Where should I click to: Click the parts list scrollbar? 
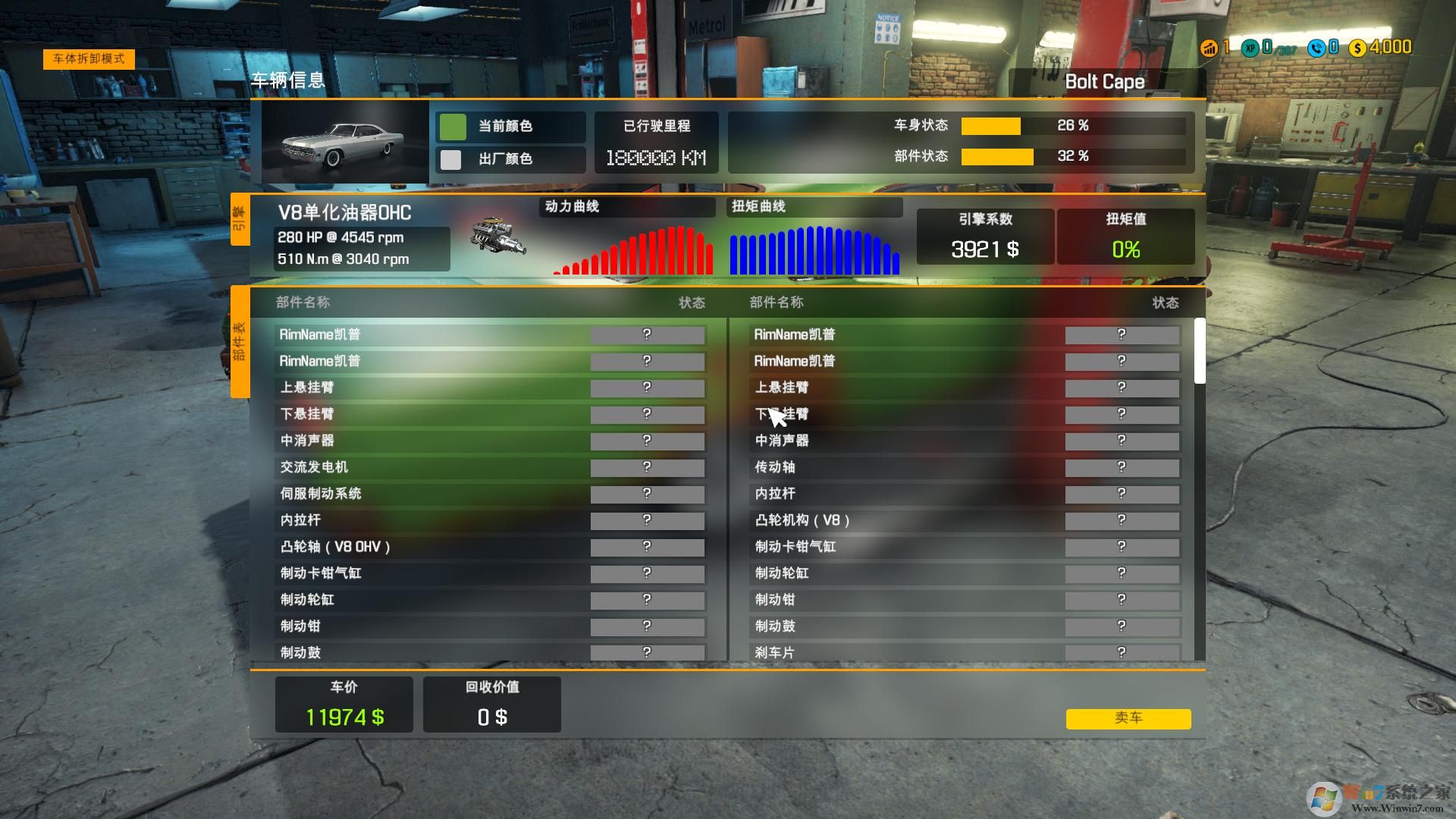pyautogui.click(x=1199, y=350)
